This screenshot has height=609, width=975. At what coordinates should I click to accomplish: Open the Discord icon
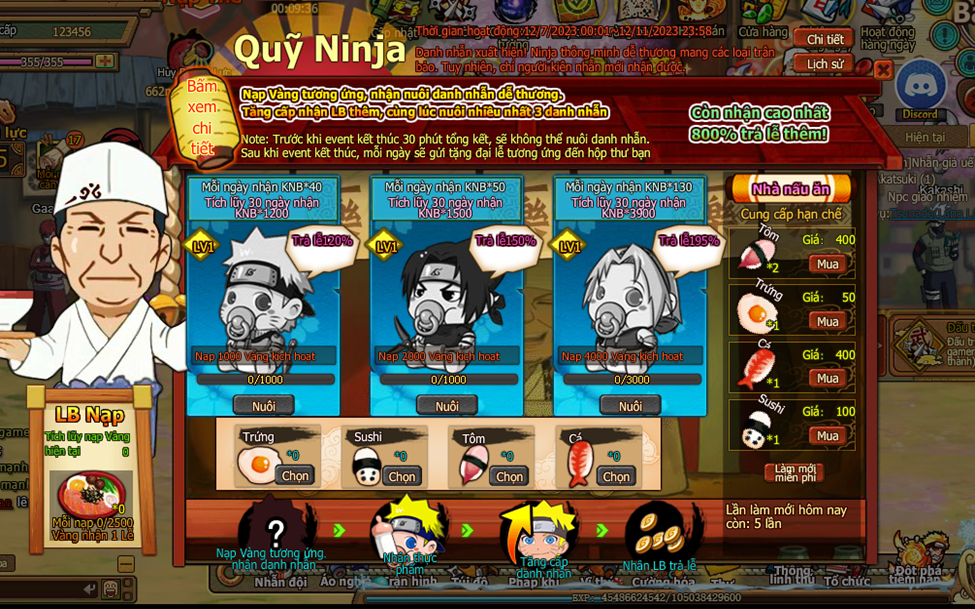pyautogui.click(x=919, y=88)
